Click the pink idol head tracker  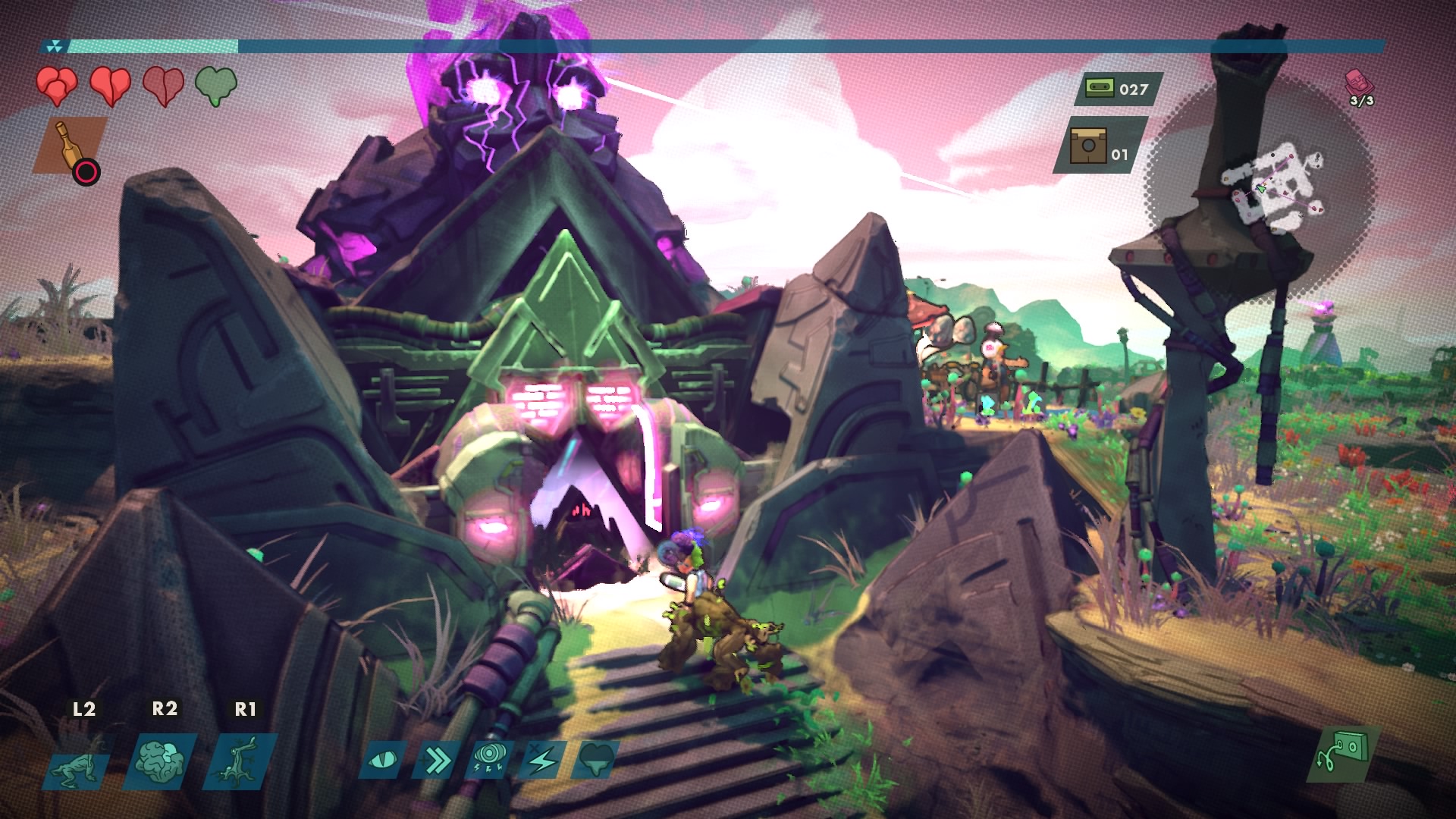pos(1358,83)
